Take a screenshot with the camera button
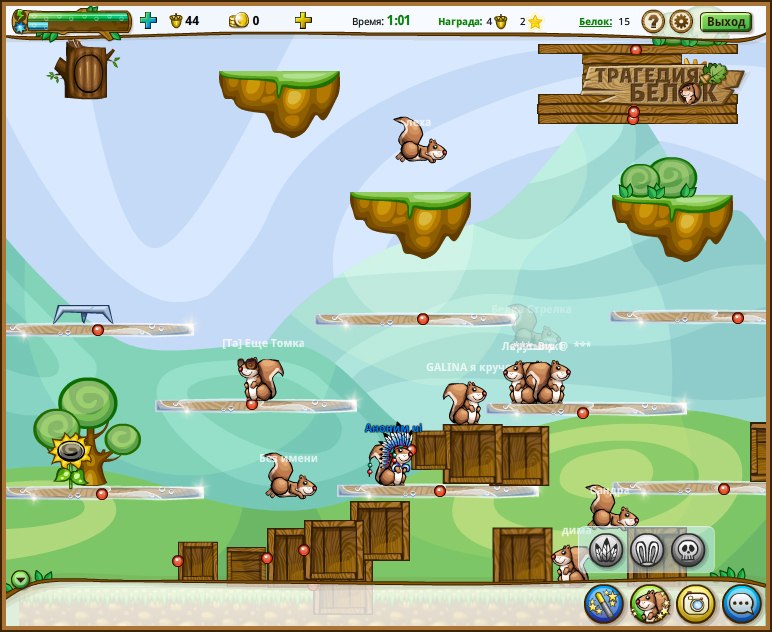 coord(696,603)
